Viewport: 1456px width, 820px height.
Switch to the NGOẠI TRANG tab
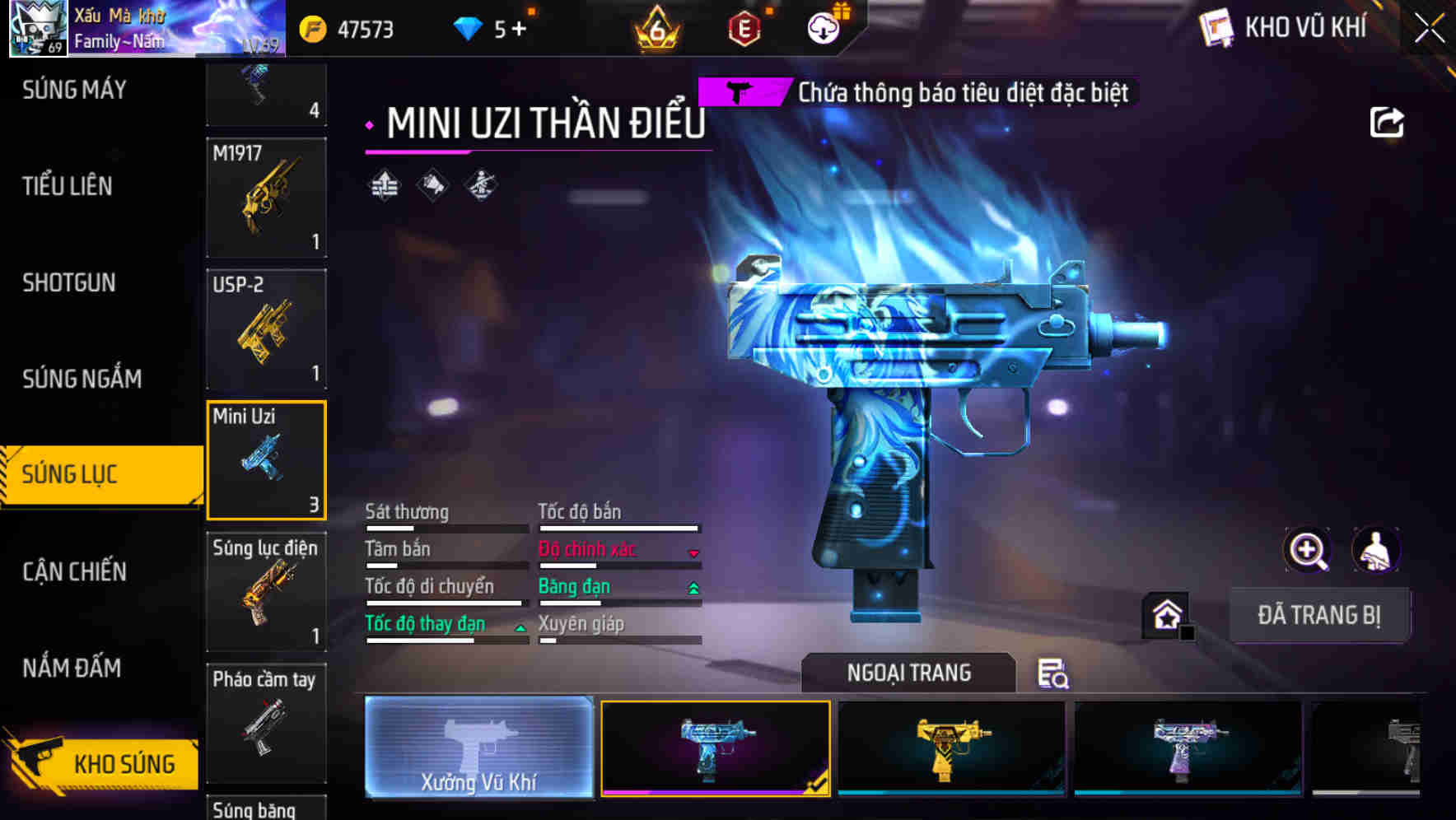point(909,672)
